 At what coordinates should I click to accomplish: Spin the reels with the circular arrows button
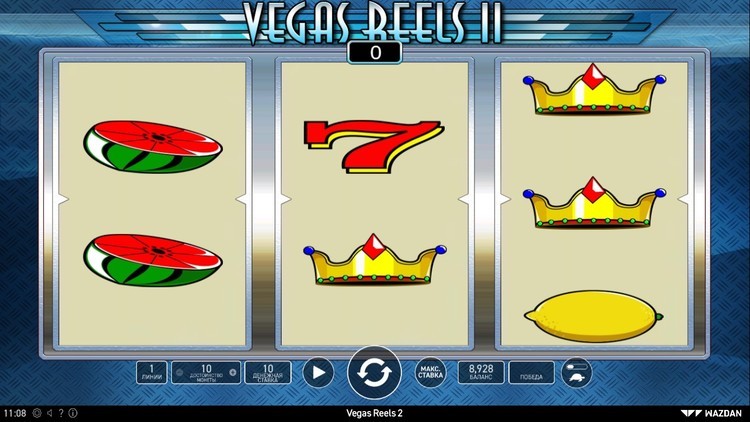(374, 373)
